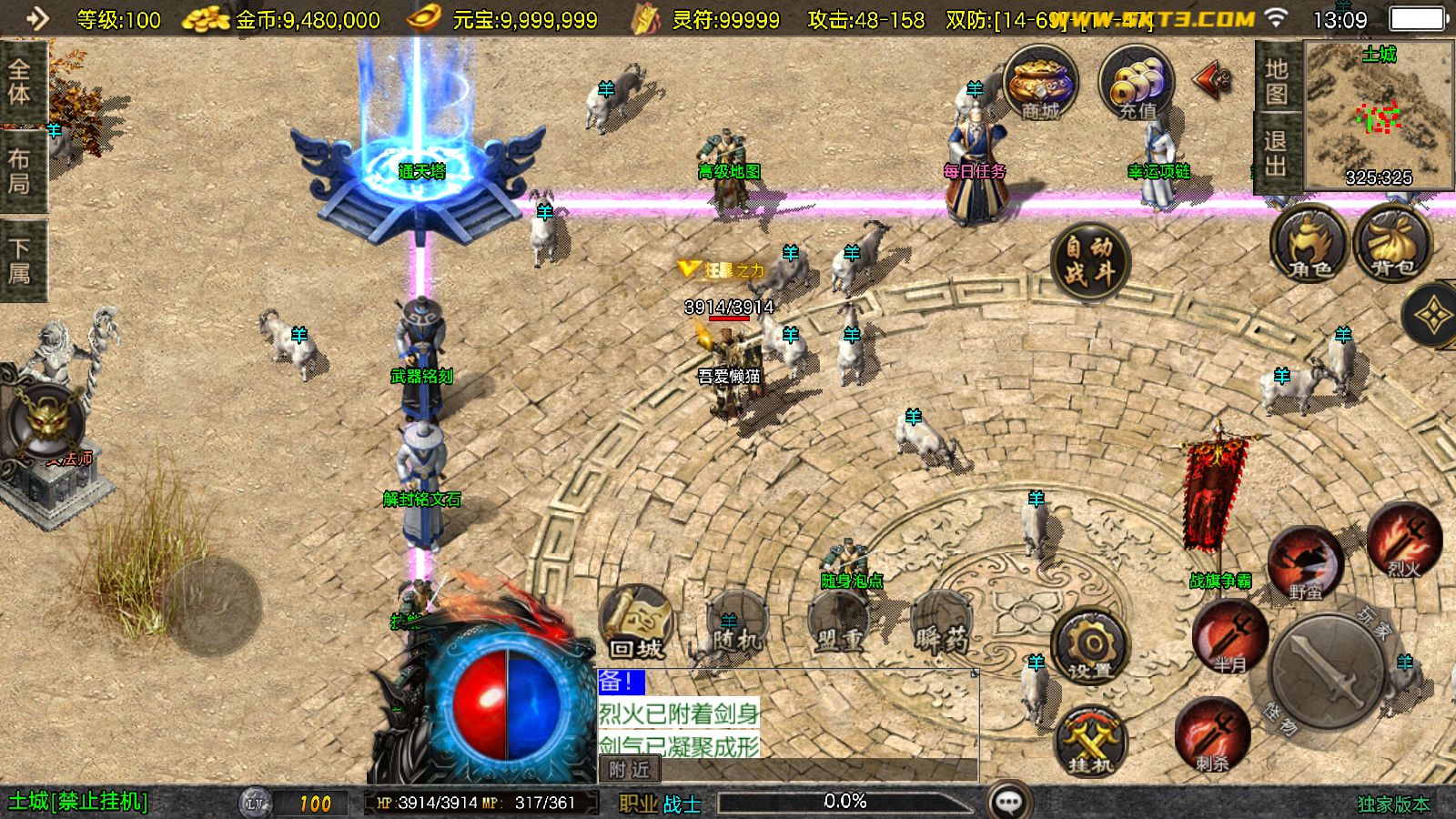Viewport: 1456px width, 819px height.
Task: Open the 设置 settings gear
Action: point(1089,647)
